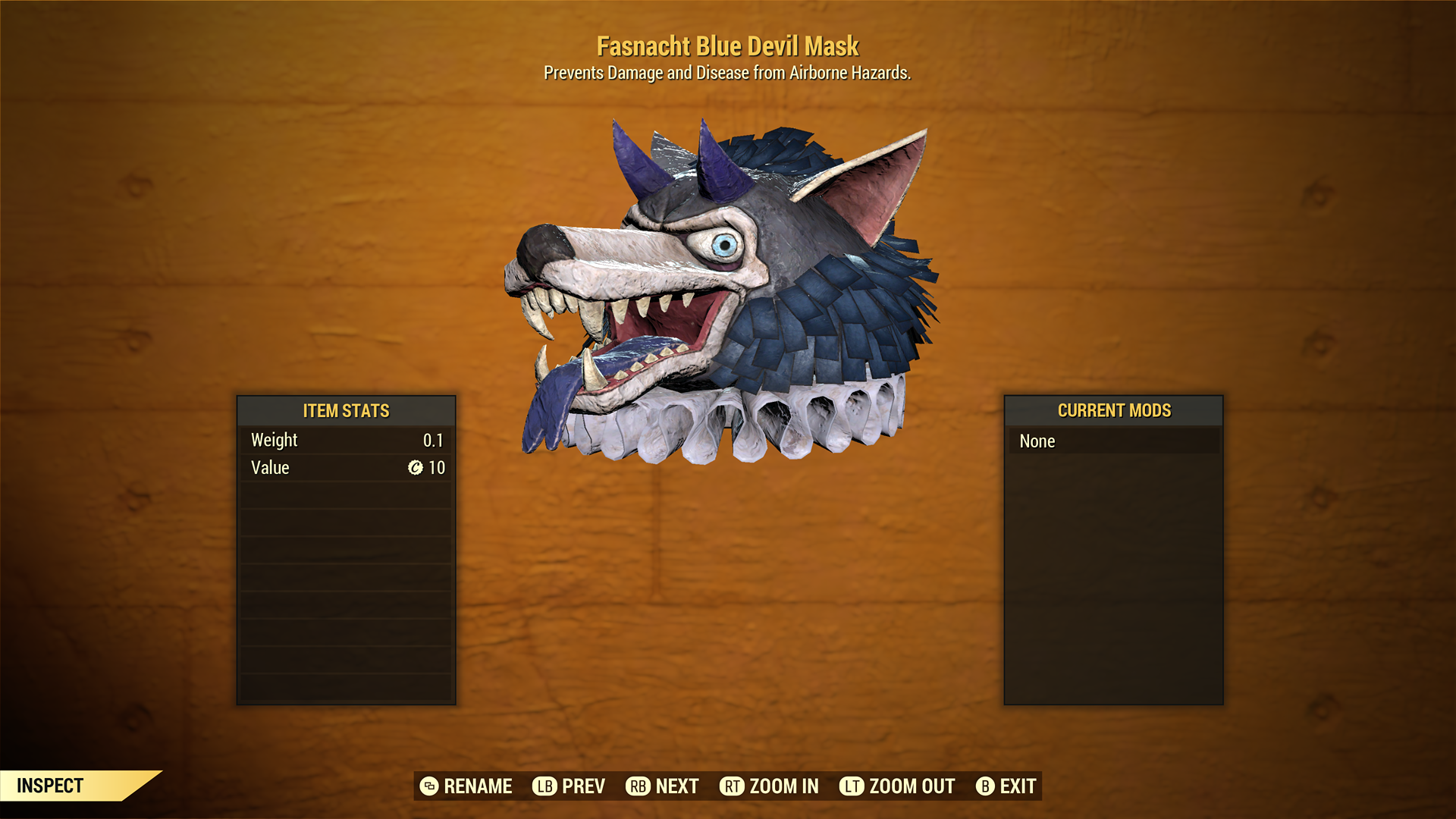
Task: Click the Inspect mode flag icon
Action: click(x=49, y=786)
